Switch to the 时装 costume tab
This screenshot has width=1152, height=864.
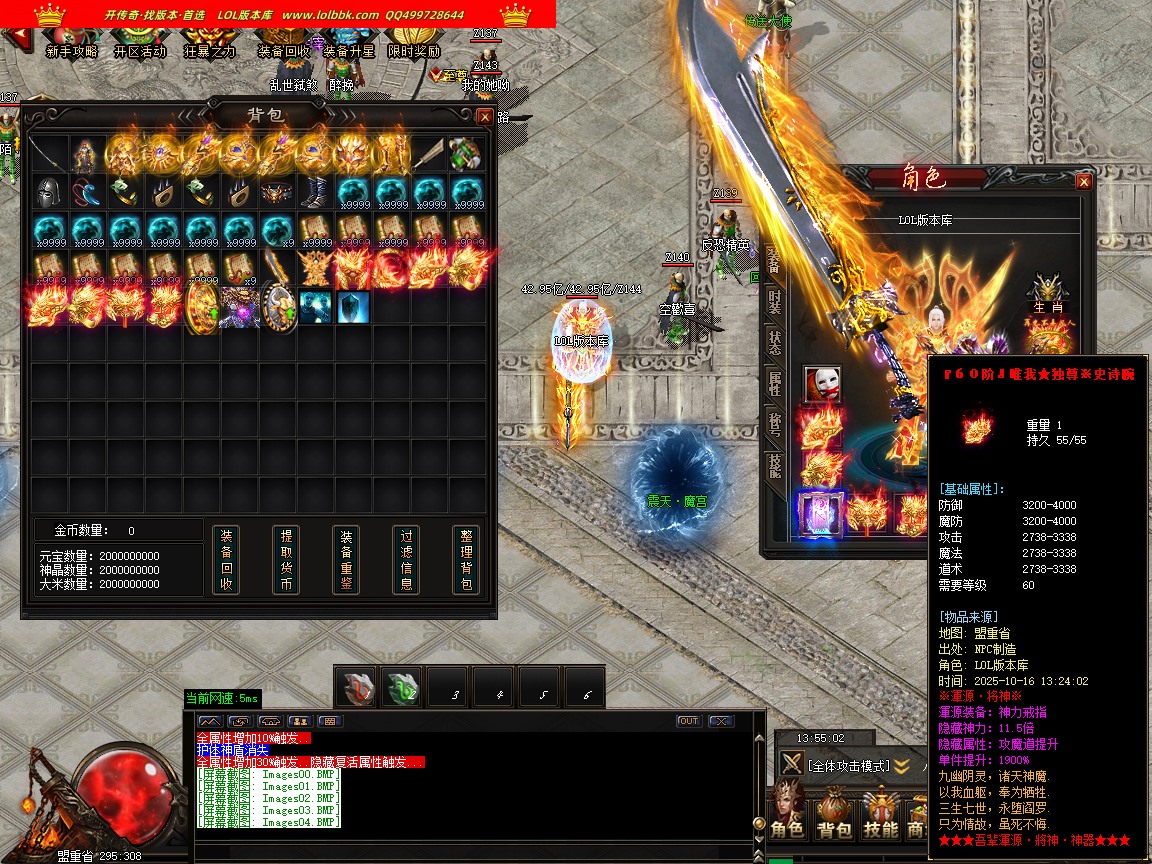[774, 302]
